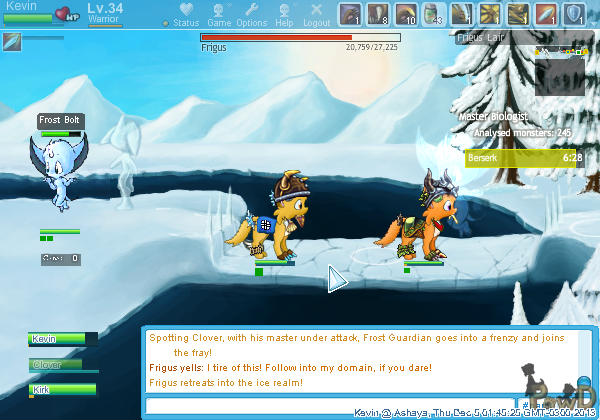Select party member Kirk's bar

[x=63, y=390]
